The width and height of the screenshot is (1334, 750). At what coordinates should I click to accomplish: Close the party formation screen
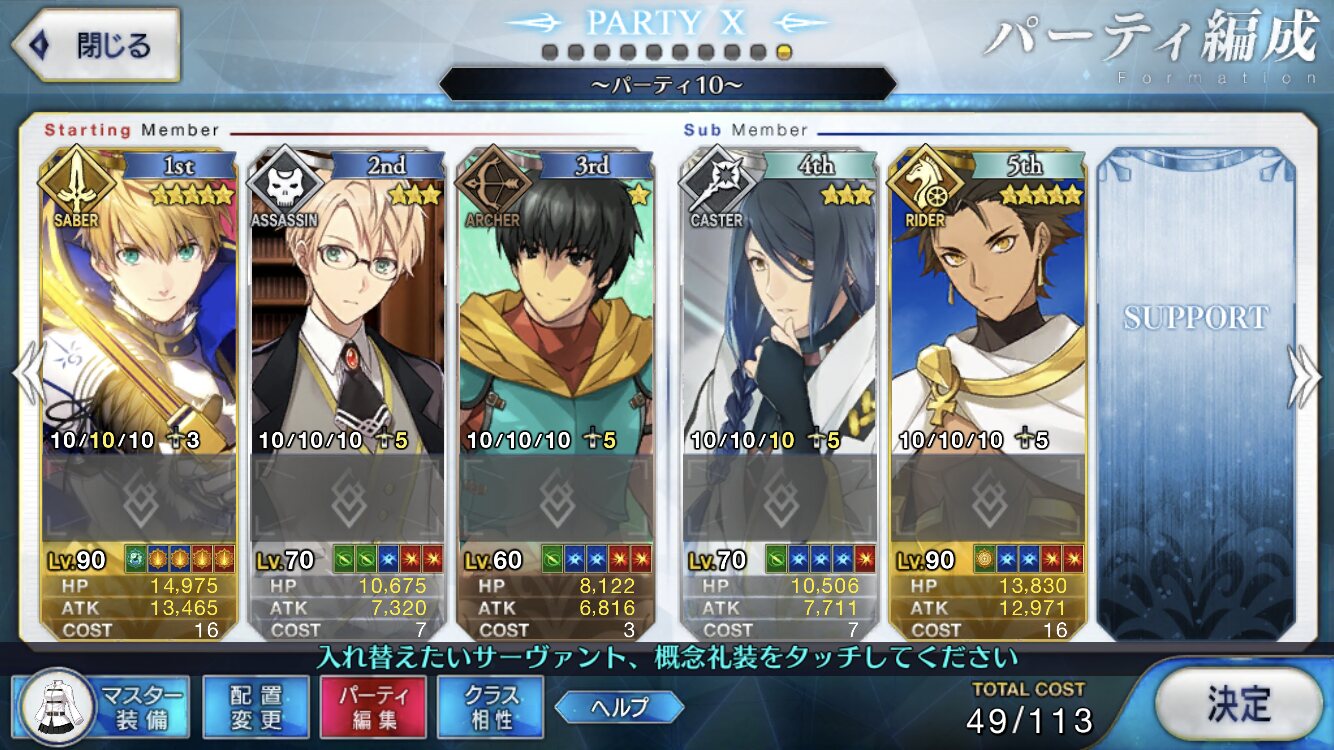coord(95,45)
